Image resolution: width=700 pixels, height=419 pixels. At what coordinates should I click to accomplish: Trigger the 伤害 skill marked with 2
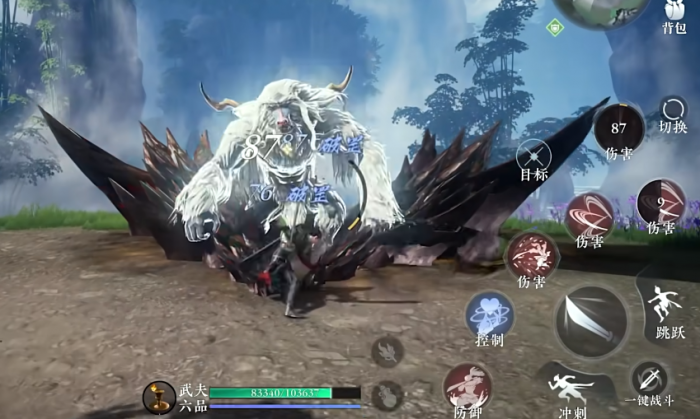(x=661, y=202)
